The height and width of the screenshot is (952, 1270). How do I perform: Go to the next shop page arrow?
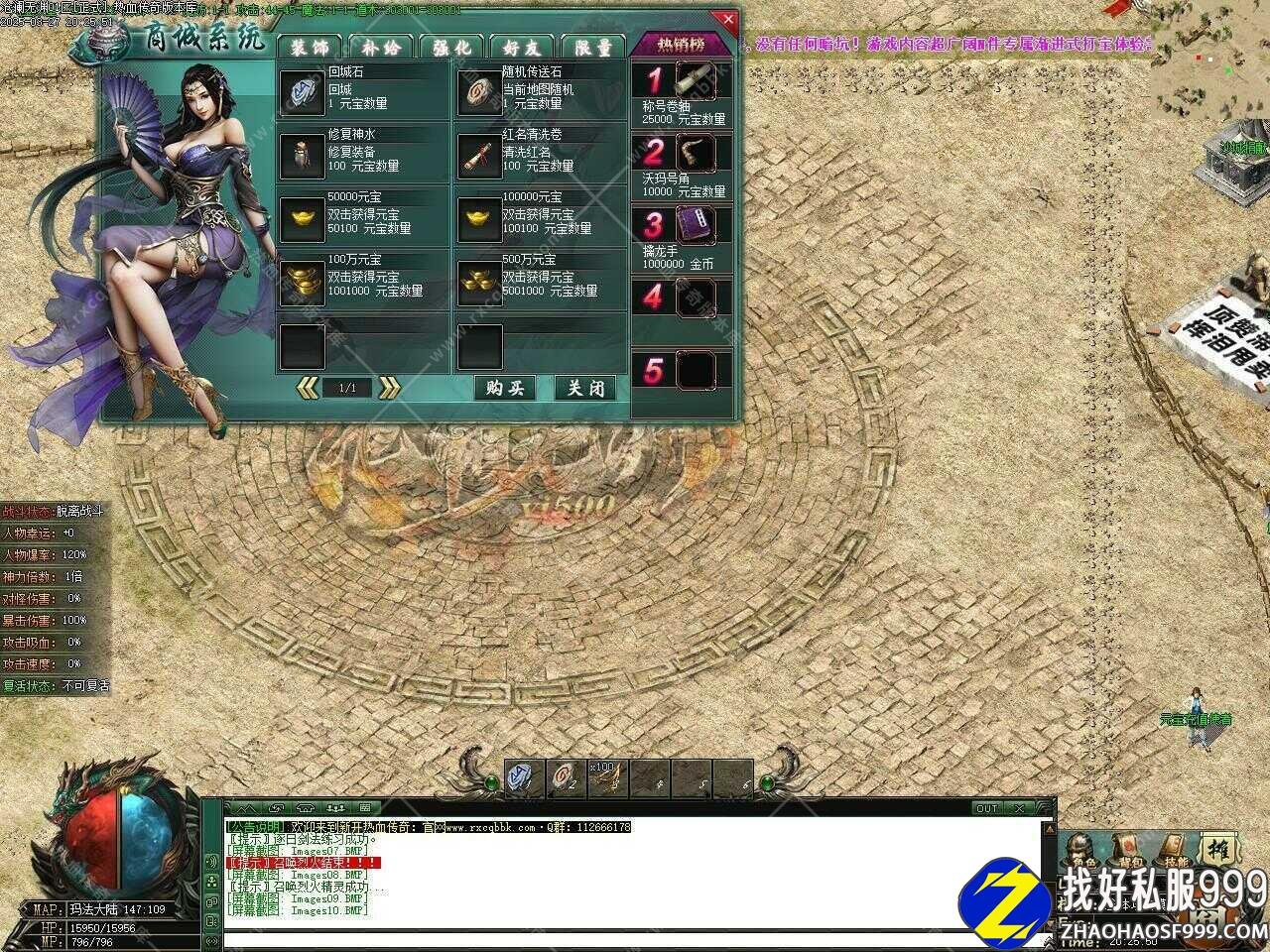(389, 388)
